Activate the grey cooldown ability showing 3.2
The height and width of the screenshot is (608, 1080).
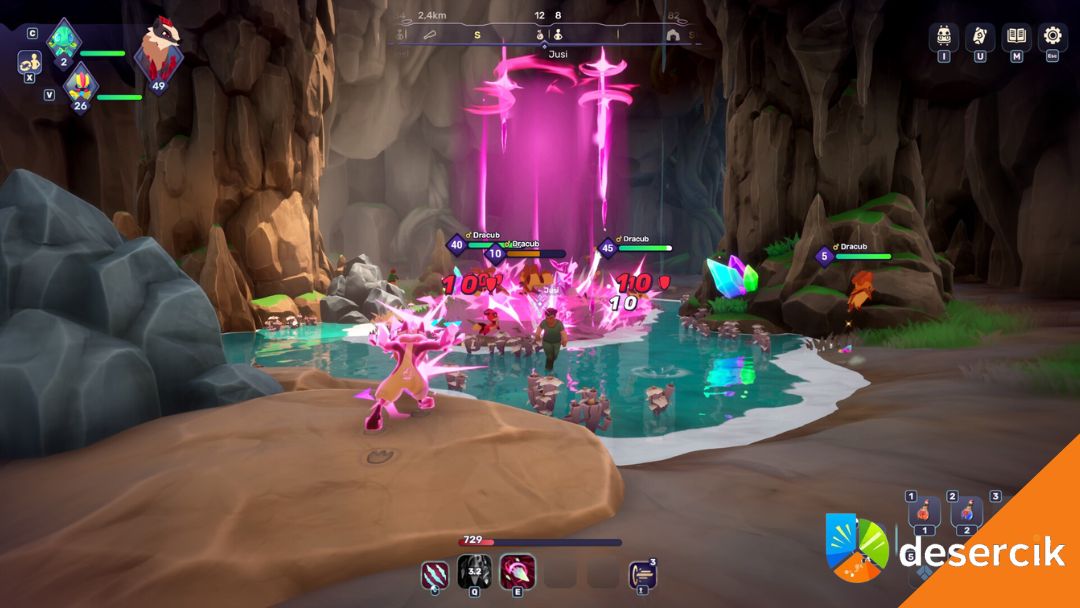pos(473,573)
